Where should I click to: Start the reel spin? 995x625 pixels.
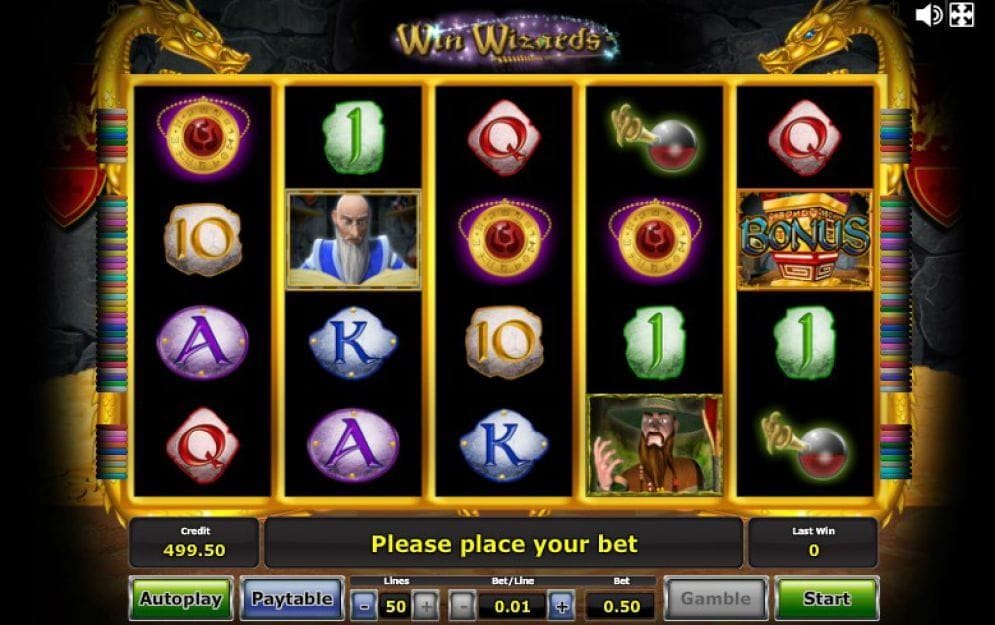pyautogui.click(x=826, y=599)
